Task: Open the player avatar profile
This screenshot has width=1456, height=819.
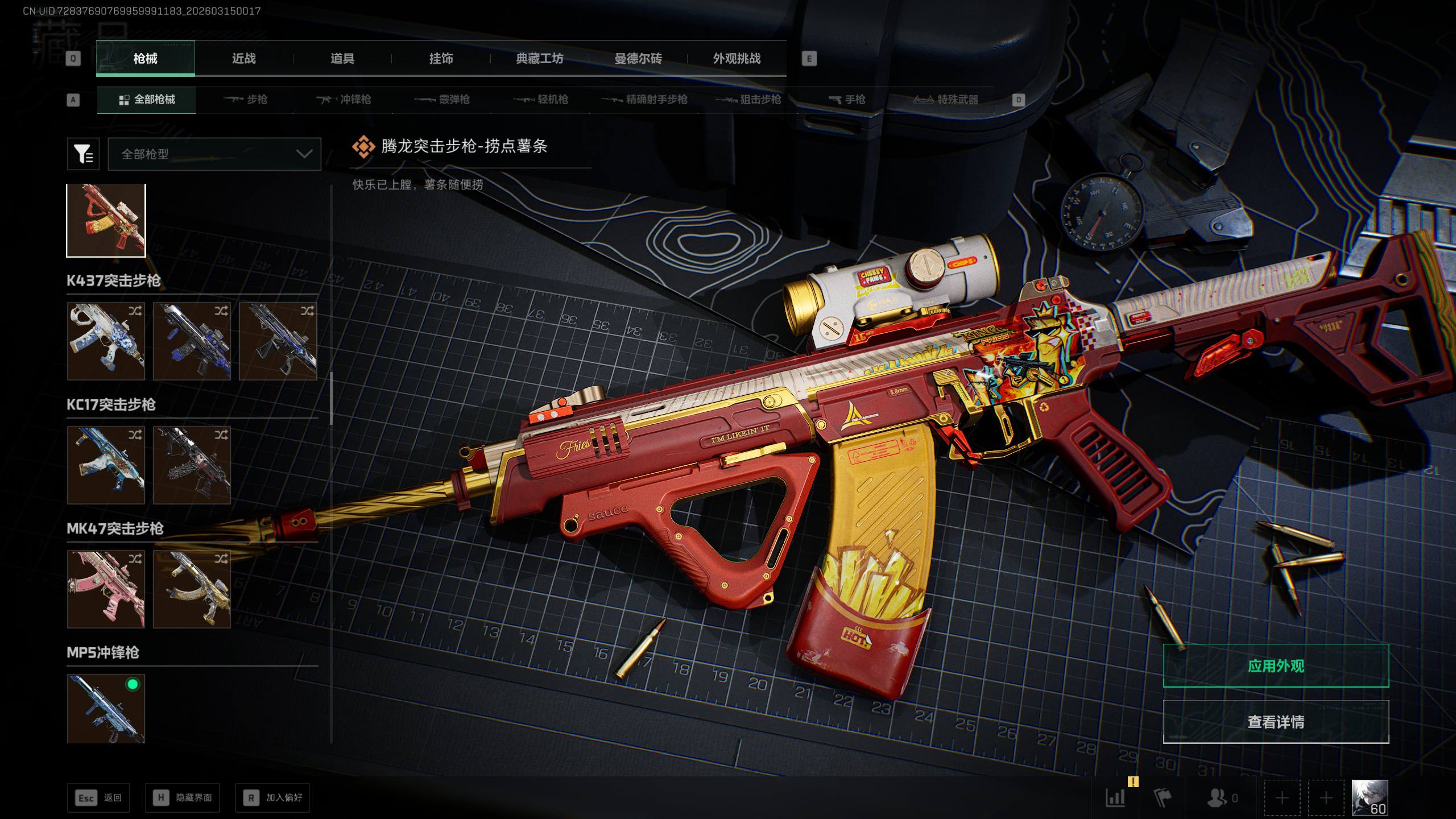Action: click(x=1370, y=797)
